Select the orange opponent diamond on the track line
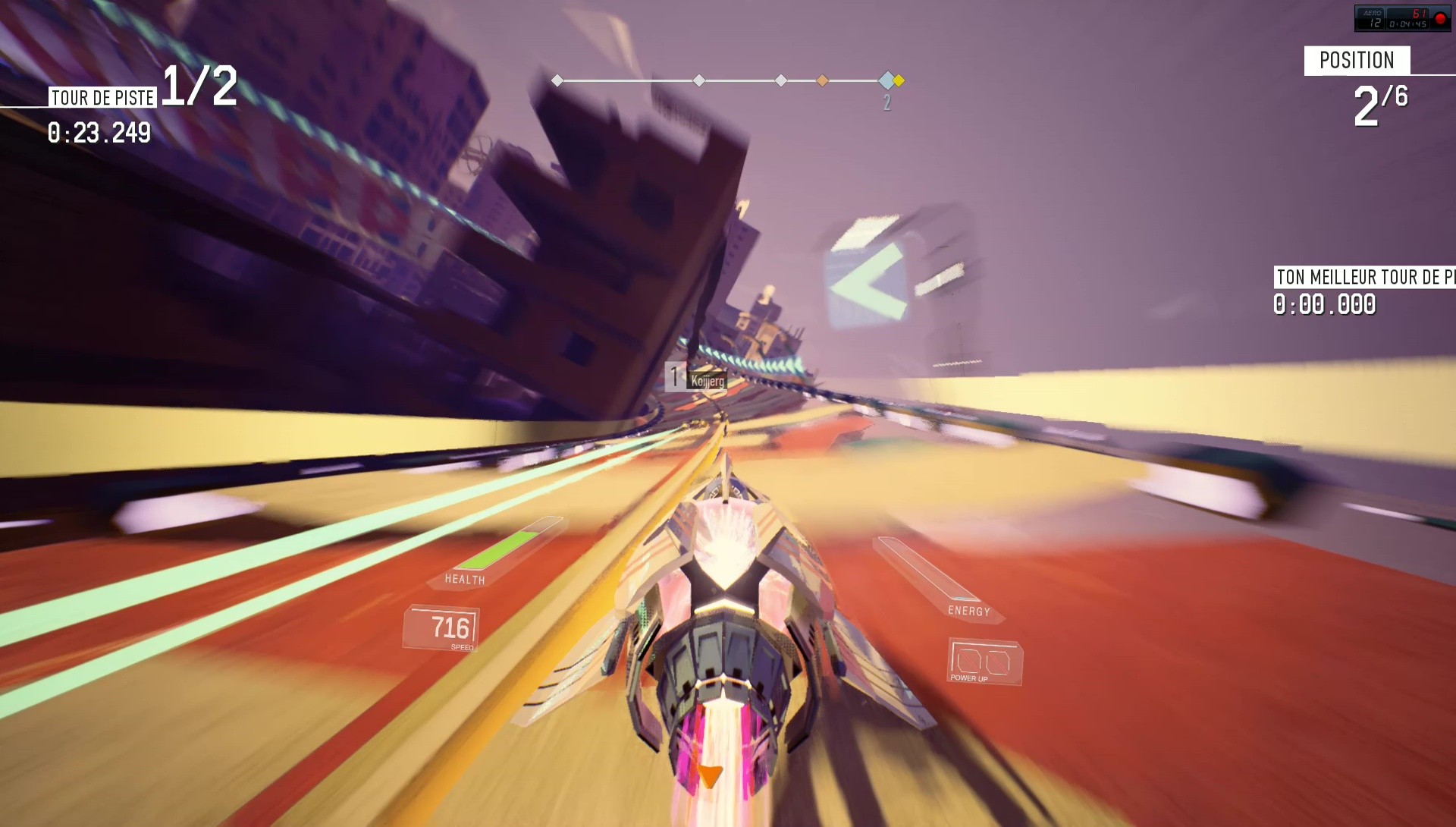 (x=822, y=79)
